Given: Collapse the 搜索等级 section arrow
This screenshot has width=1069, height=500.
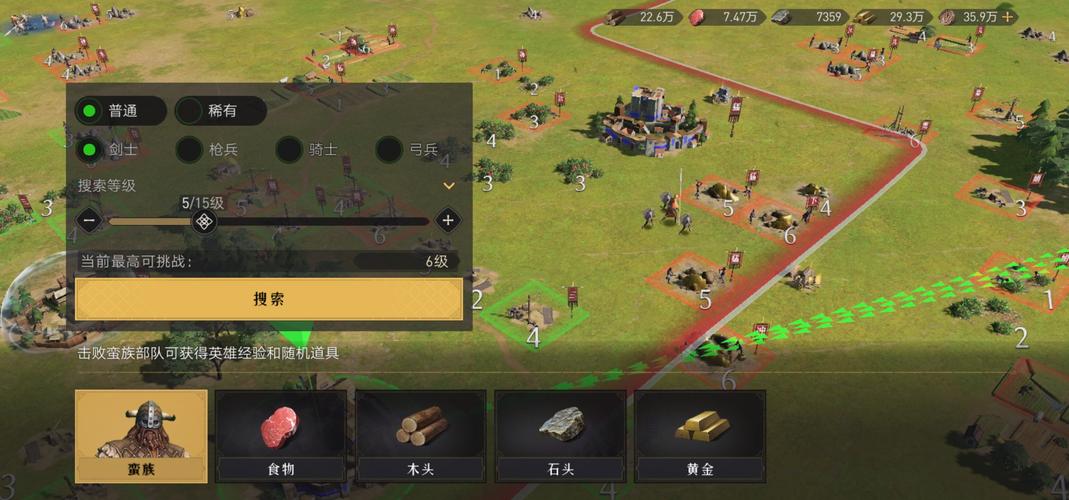Looking at the screenshot, I should point(449,185).
